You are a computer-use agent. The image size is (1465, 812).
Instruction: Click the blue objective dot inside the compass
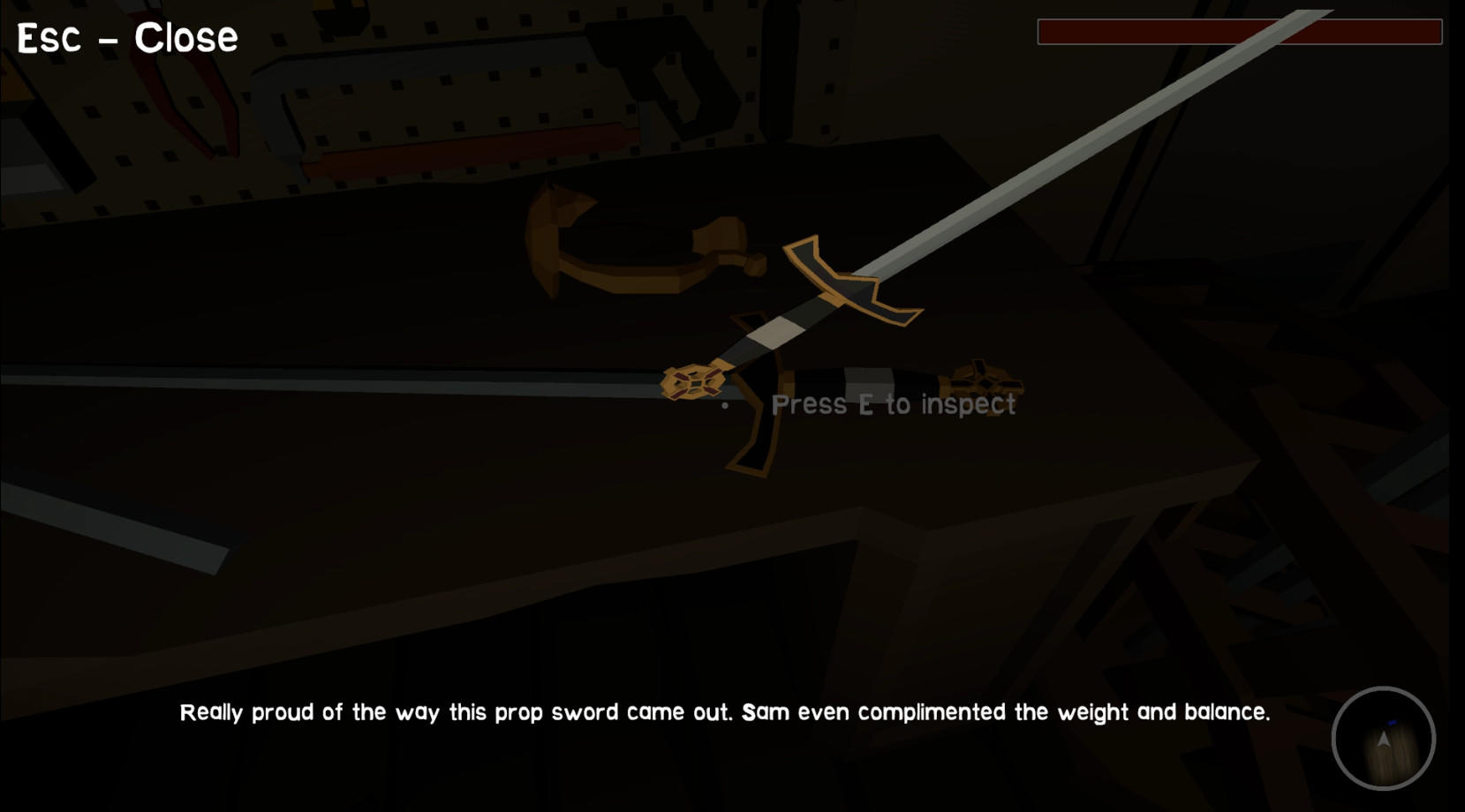coord(1393,722)
